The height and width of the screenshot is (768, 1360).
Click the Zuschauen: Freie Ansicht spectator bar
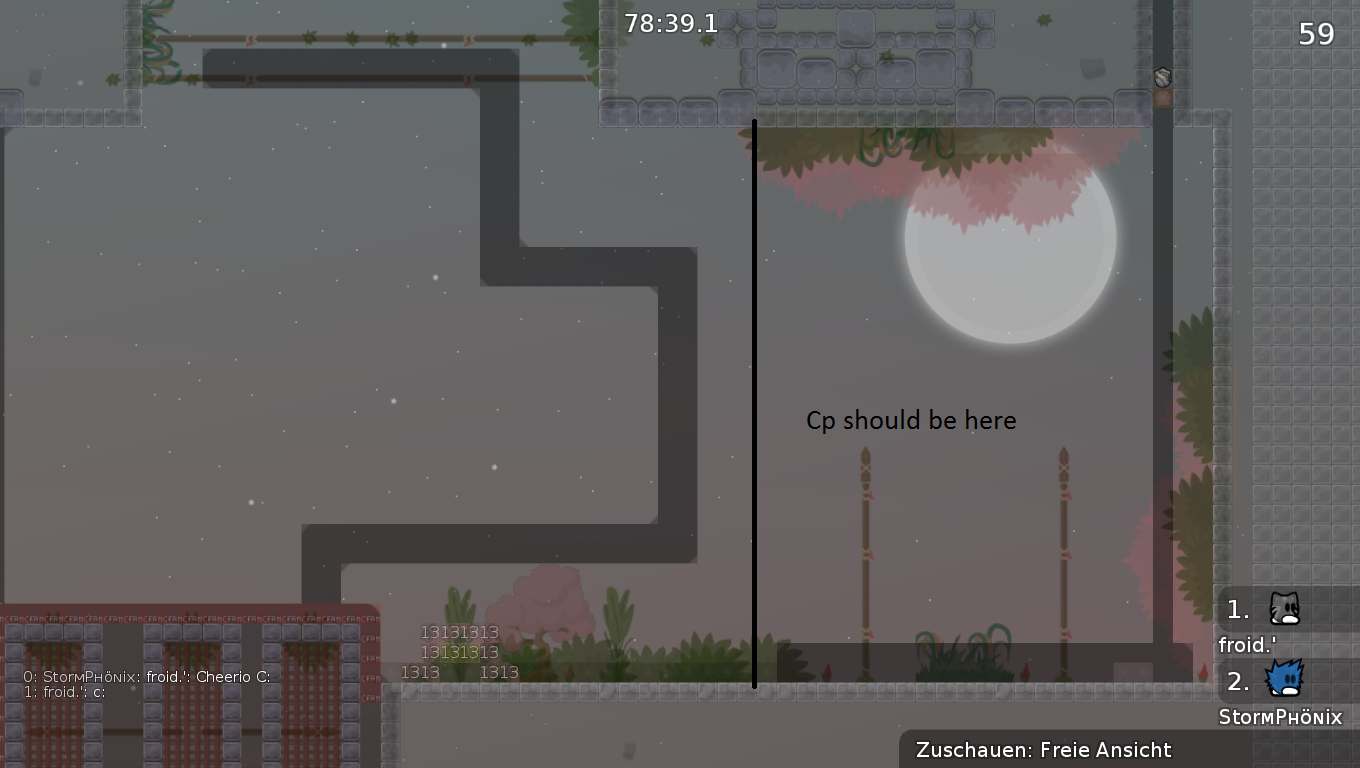tap(1043, 750)
